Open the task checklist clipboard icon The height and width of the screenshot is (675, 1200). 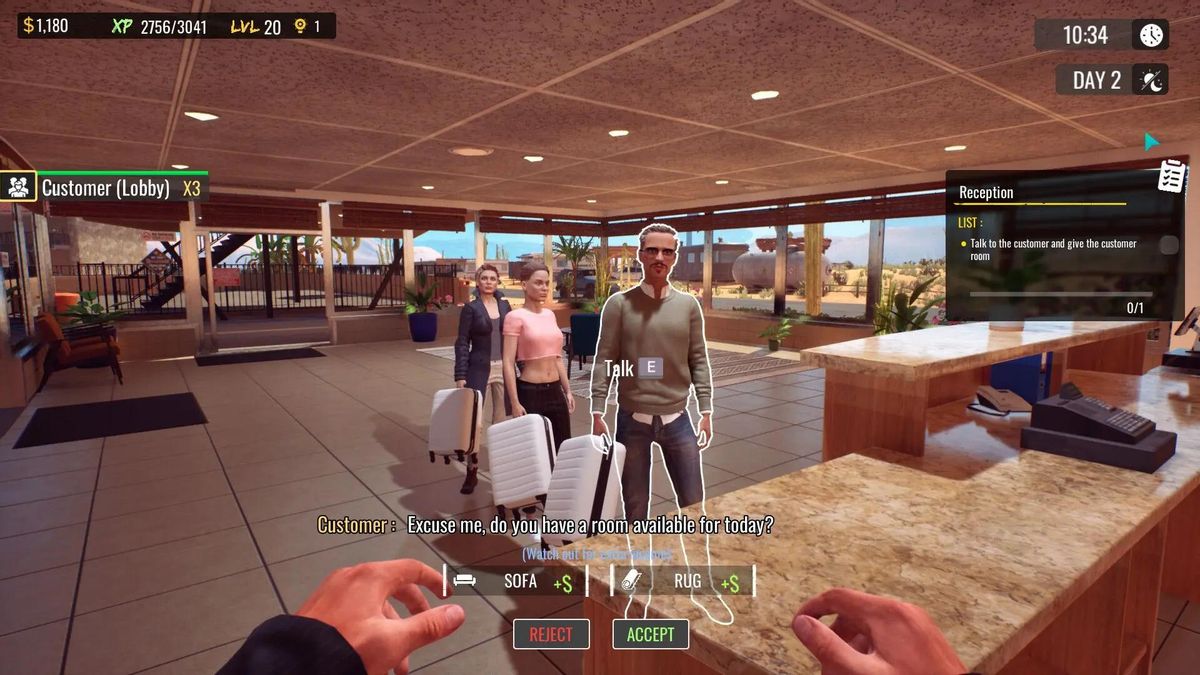pyautogui.click(x=1172, y=176)
